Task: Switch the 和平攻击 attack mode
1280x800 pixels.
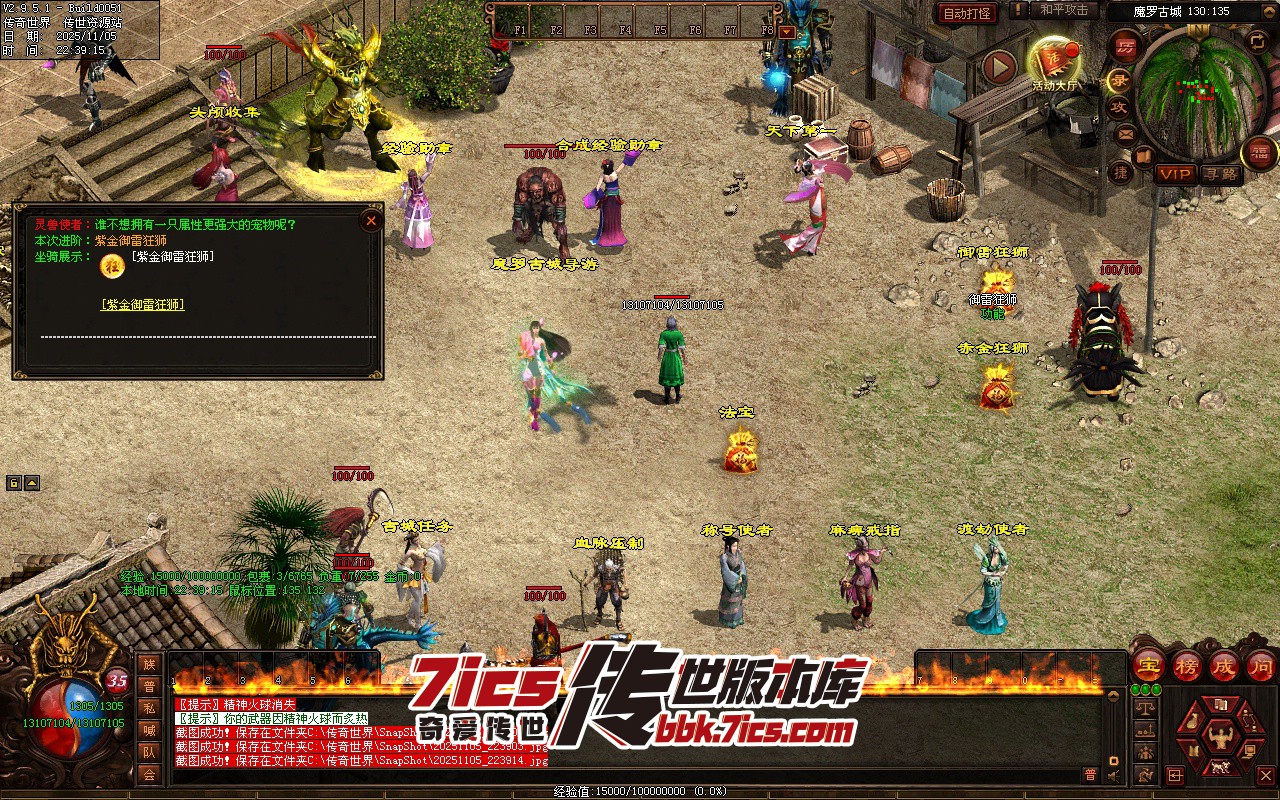Action: pyautogui.click(x=1063, y=10)
